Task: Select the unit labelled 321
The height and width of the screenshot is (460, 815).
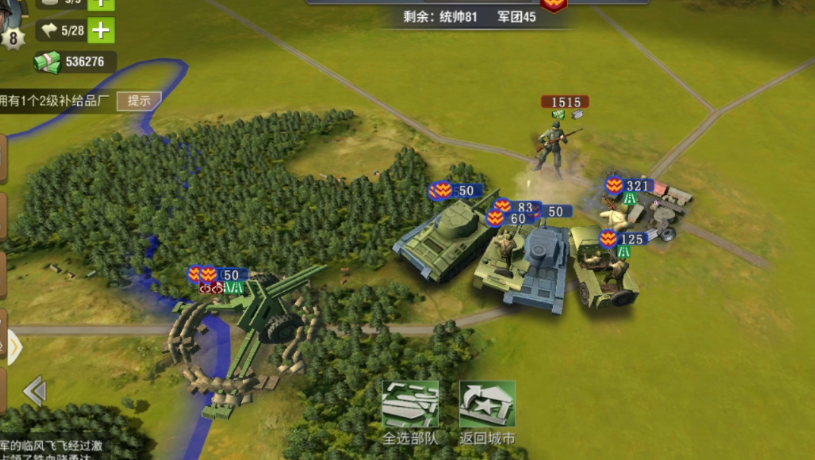Action: tap(645, 207)
